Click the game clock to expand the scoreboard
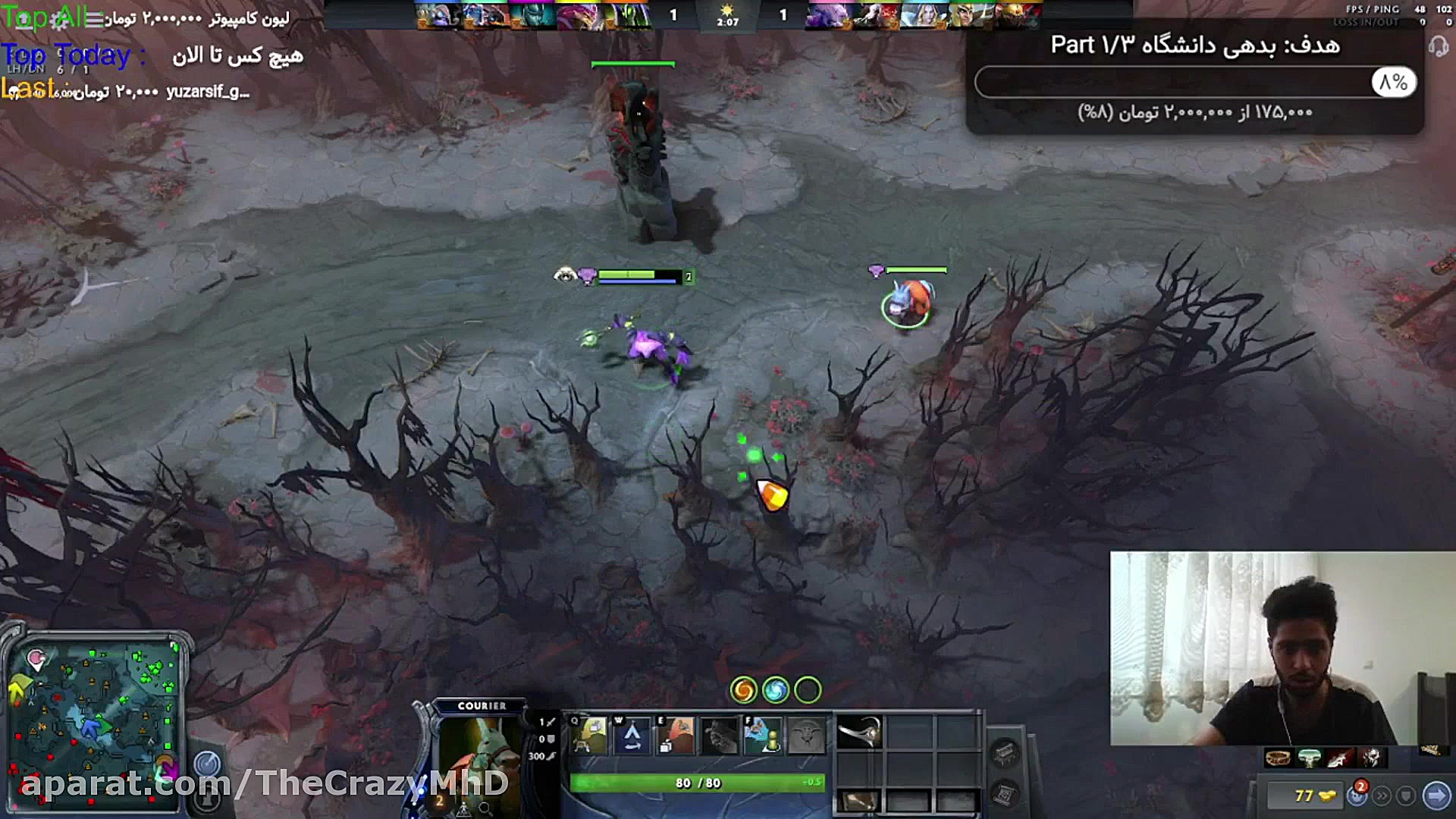 (x=728, y=17)
